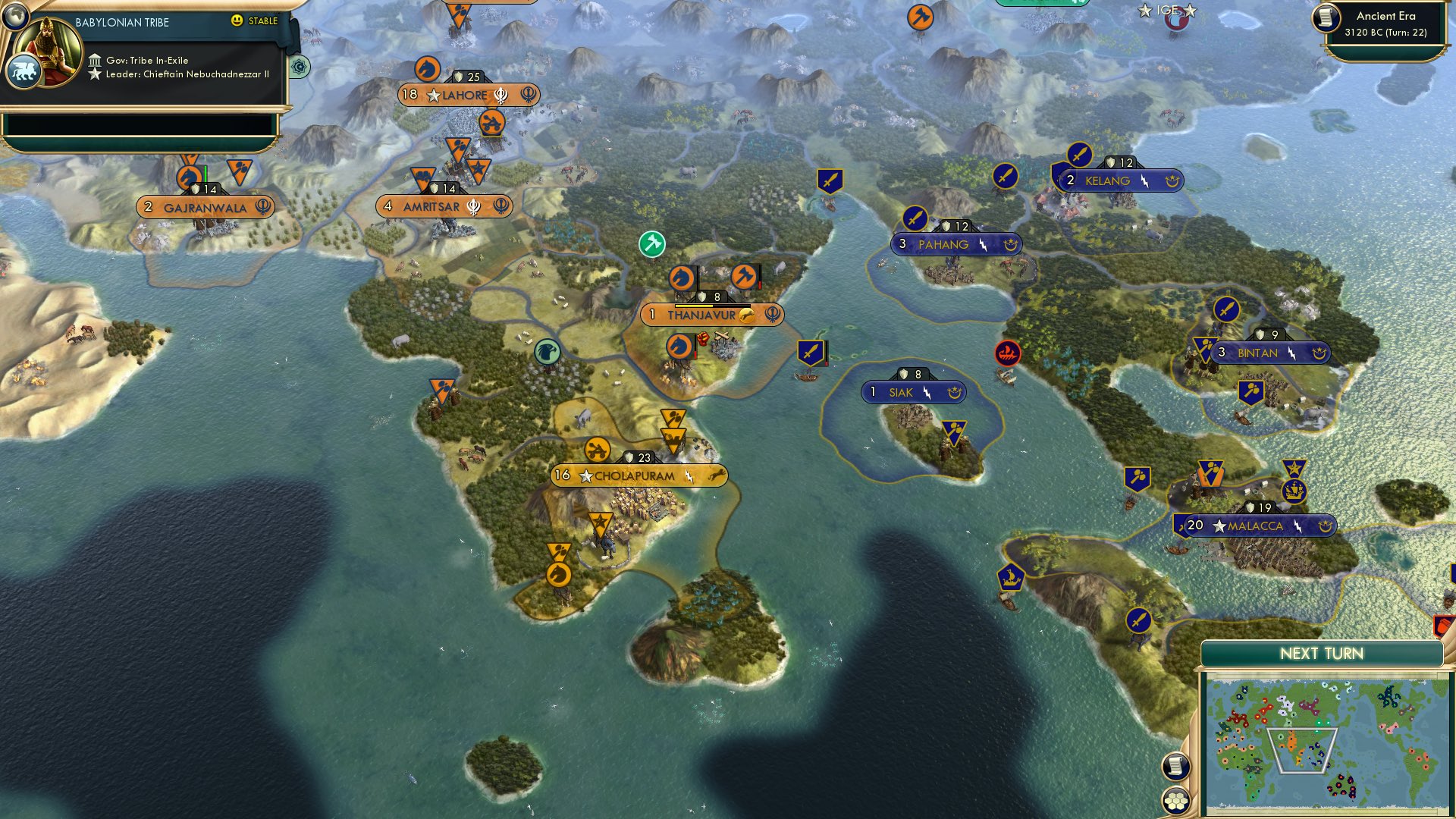Image resolution: width=1456 pixels, height=819 pixels.
Task: Open Cholapuram city screen via its banner
Action: pos(637,475)
